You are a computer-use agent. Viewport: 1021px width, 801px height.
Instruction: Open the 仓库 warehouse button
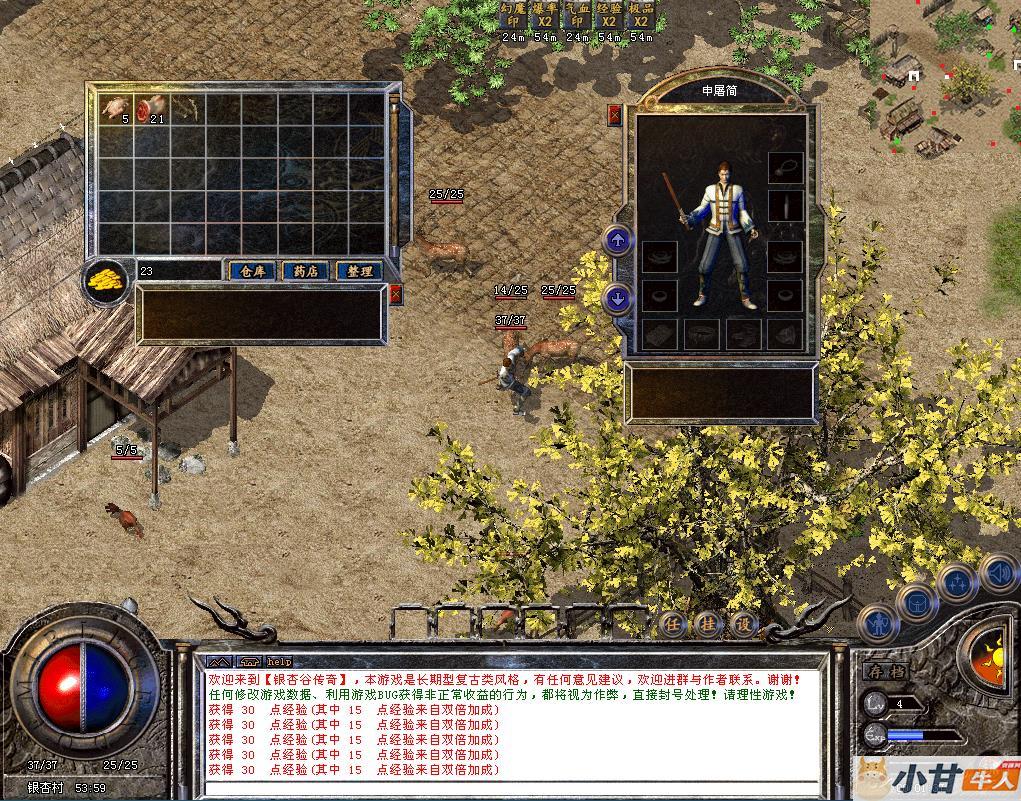pyautogui.click(x=252, y=271)
